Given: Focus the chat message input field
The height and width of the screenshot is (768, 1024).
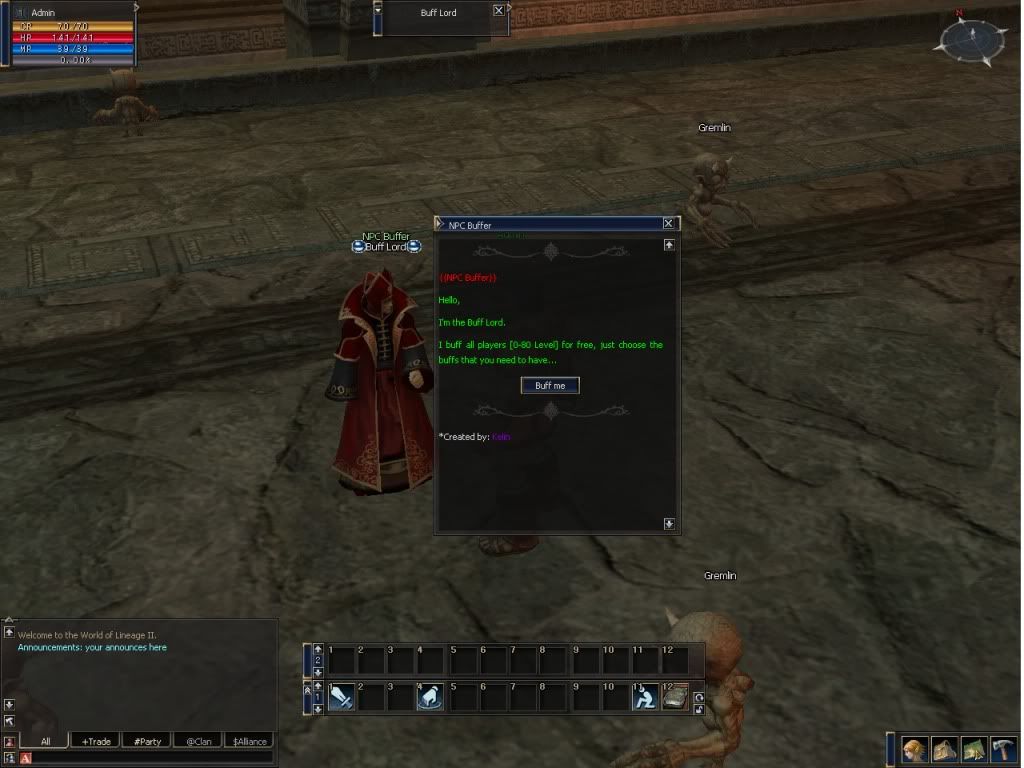Looking at the screenshot, I should [150, 758].
